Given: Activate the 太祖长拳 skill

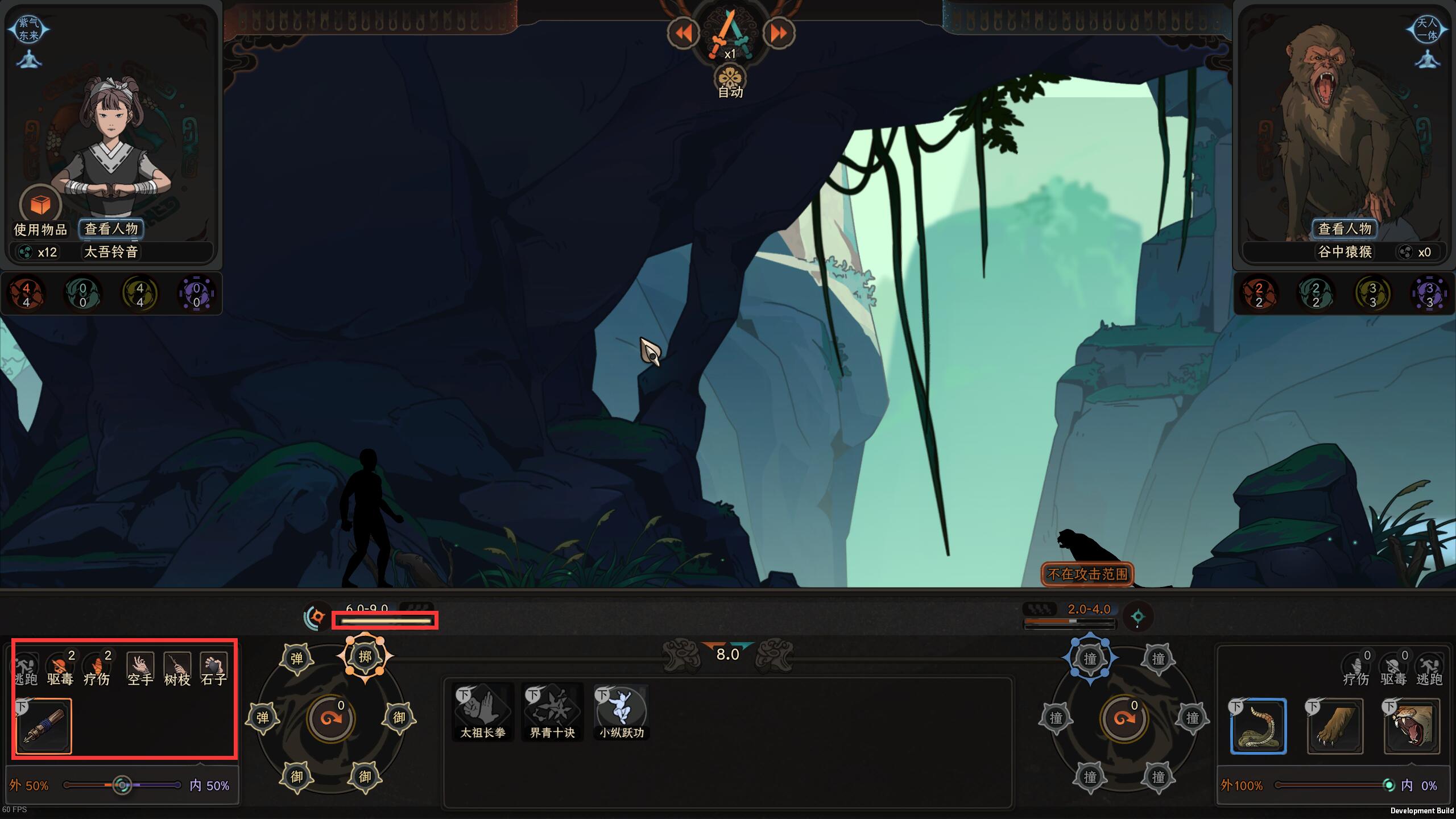Looking at the screenshot, I should pyautogui.click(x=483, y=712).
